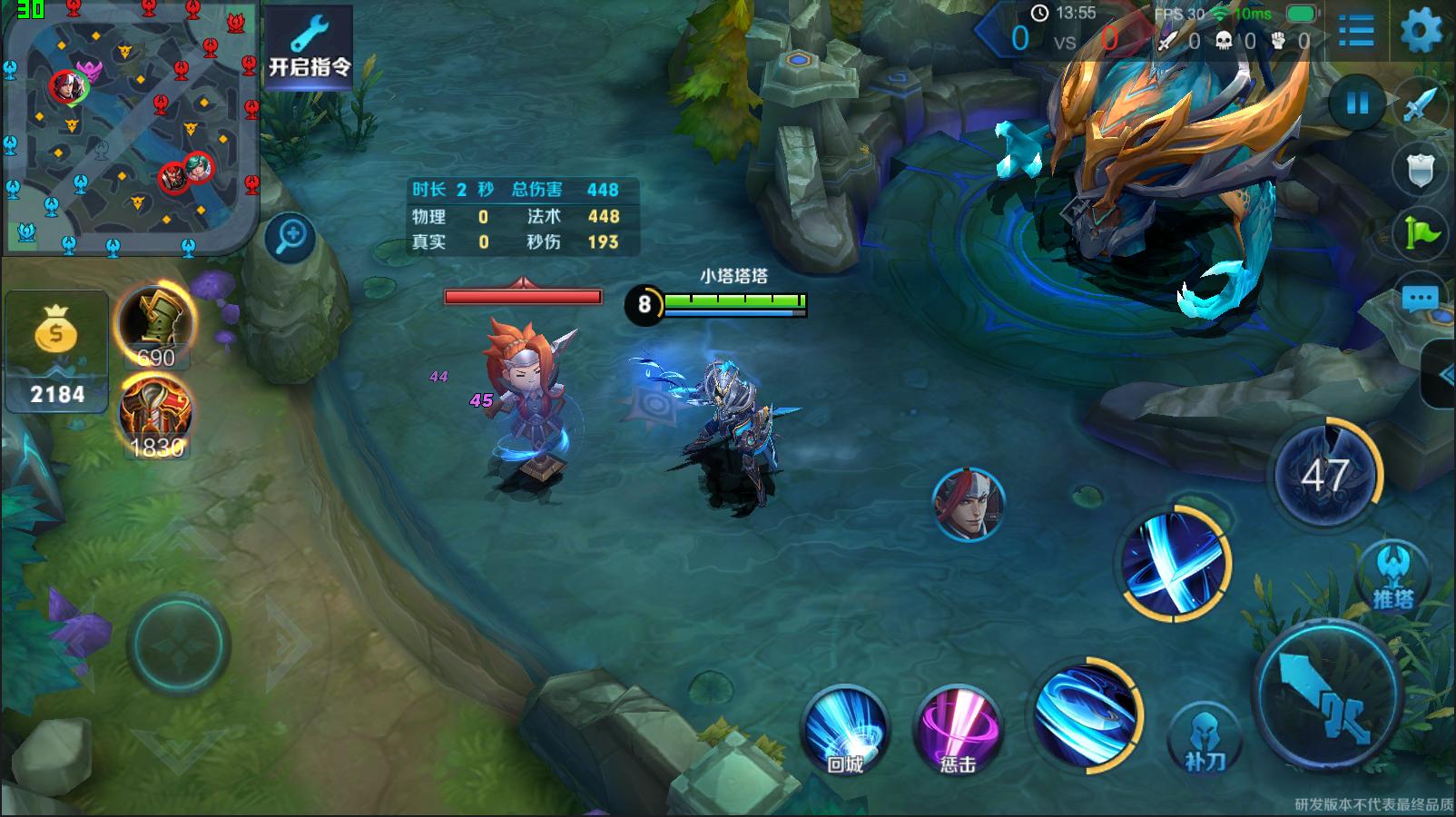The height and width of the screenshot is (817, 1456).
Task: Buy the recommended item priced 1830
Action: [x=155, y=418]
